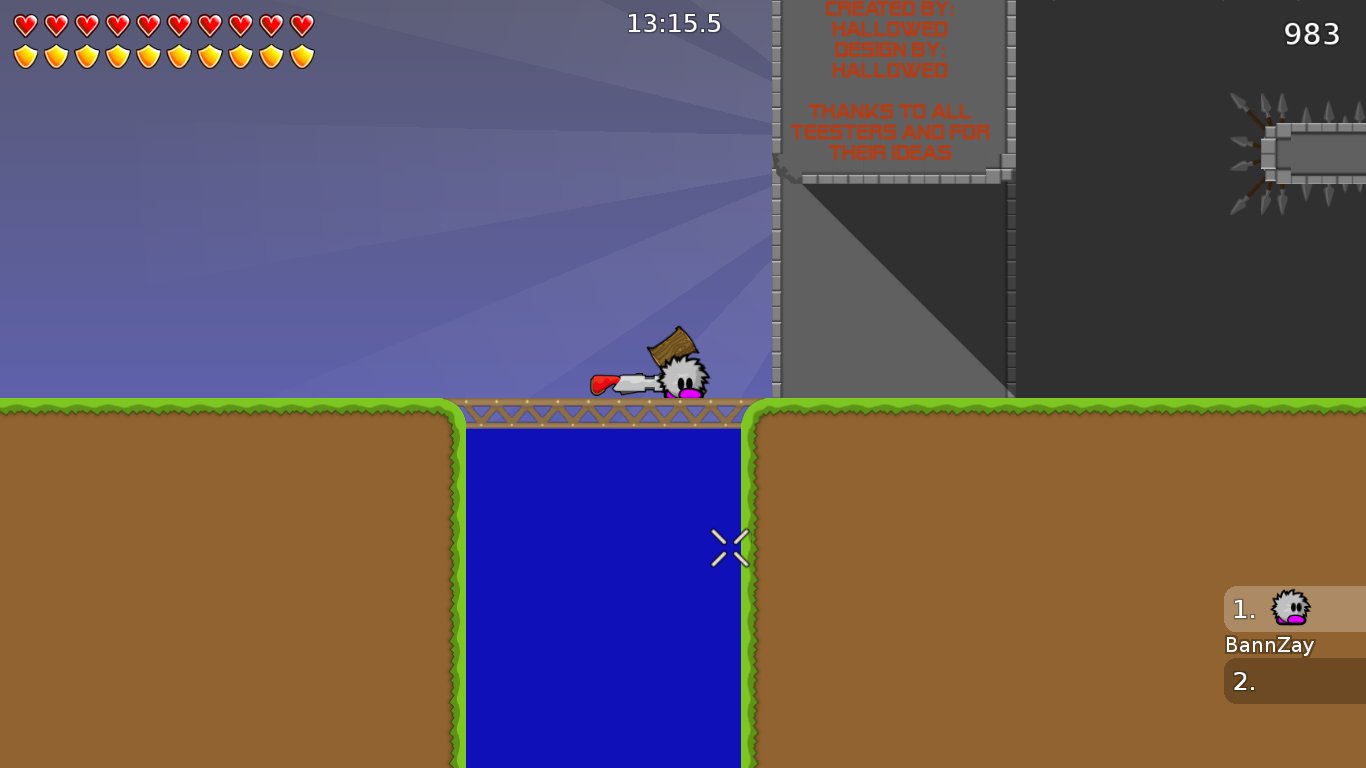1366x768 pixels.
Task: Click the crosshair over the water
Action: 729,547
